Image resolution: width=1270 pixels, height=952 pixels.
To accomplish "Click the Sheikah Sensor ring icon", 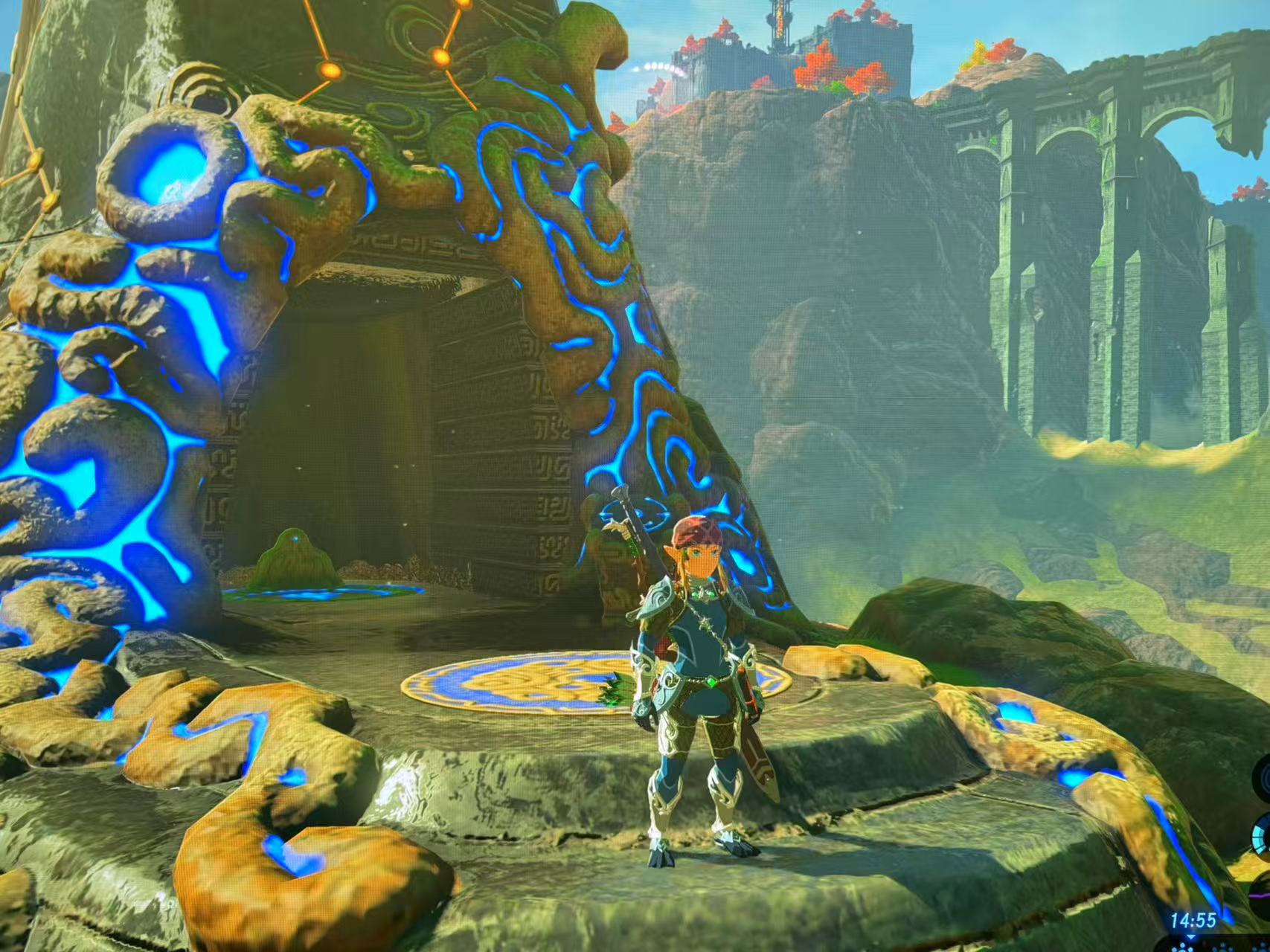I will point(1264,777).
